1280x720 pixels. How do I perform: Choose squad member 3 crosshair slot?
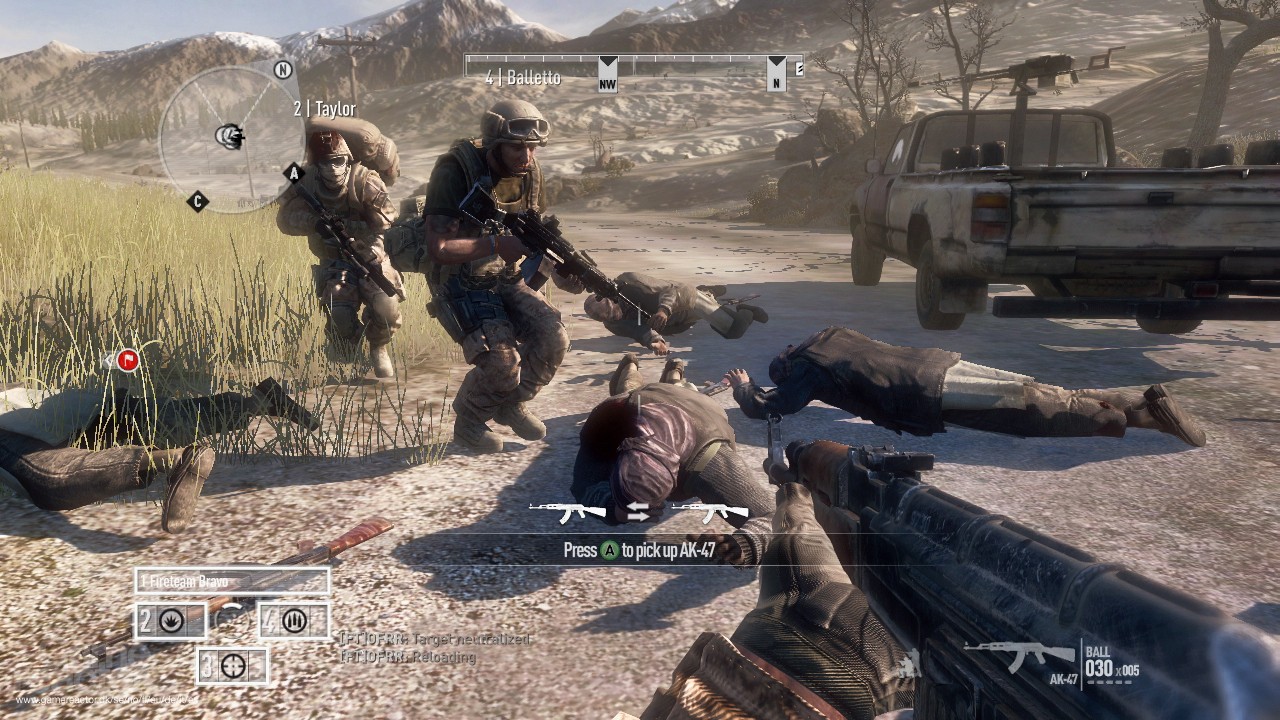click(x=232, y=666)
